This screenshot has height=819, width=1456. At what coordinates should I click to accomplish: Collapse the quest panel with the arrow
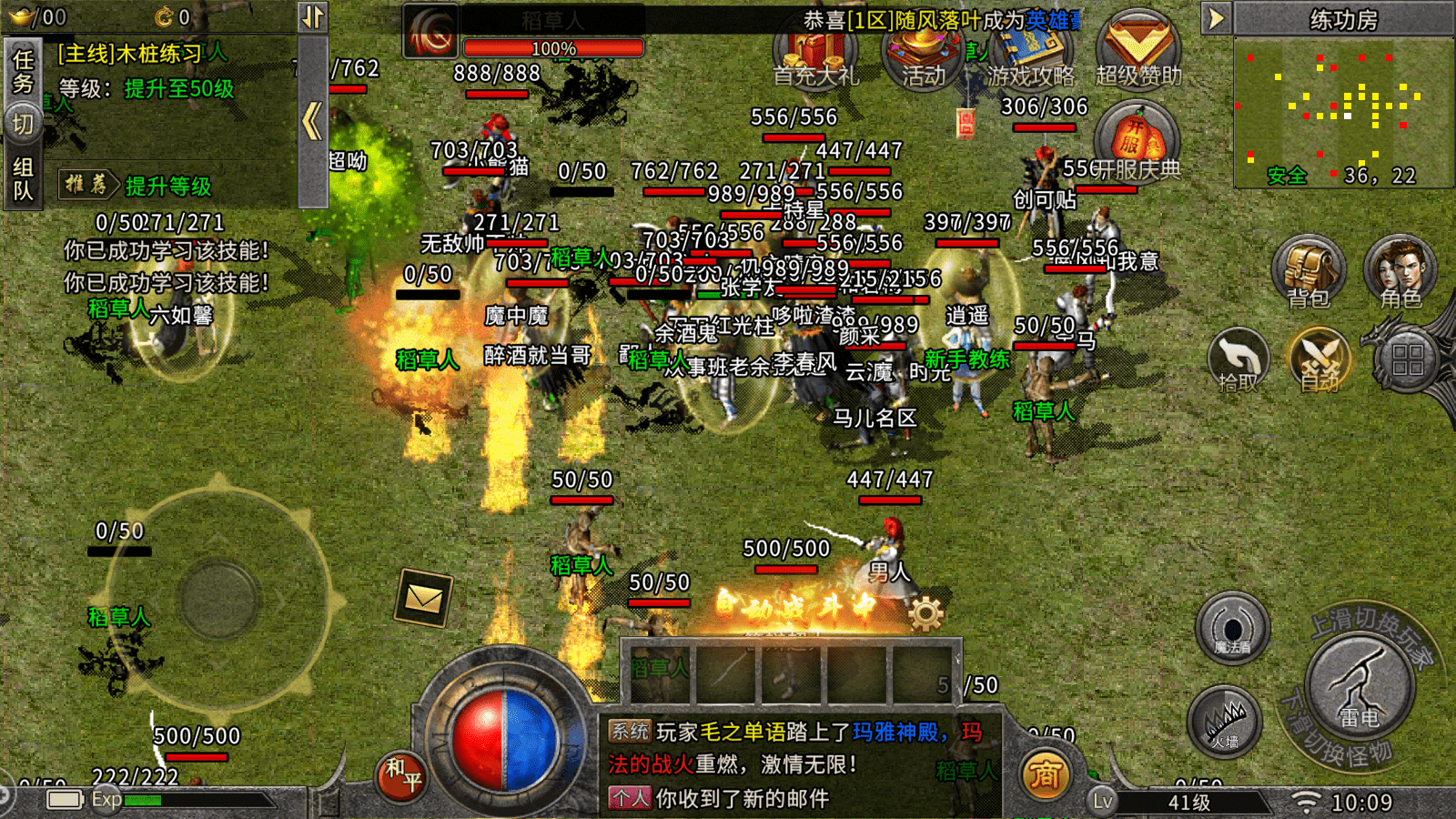(x=312, y=120)
